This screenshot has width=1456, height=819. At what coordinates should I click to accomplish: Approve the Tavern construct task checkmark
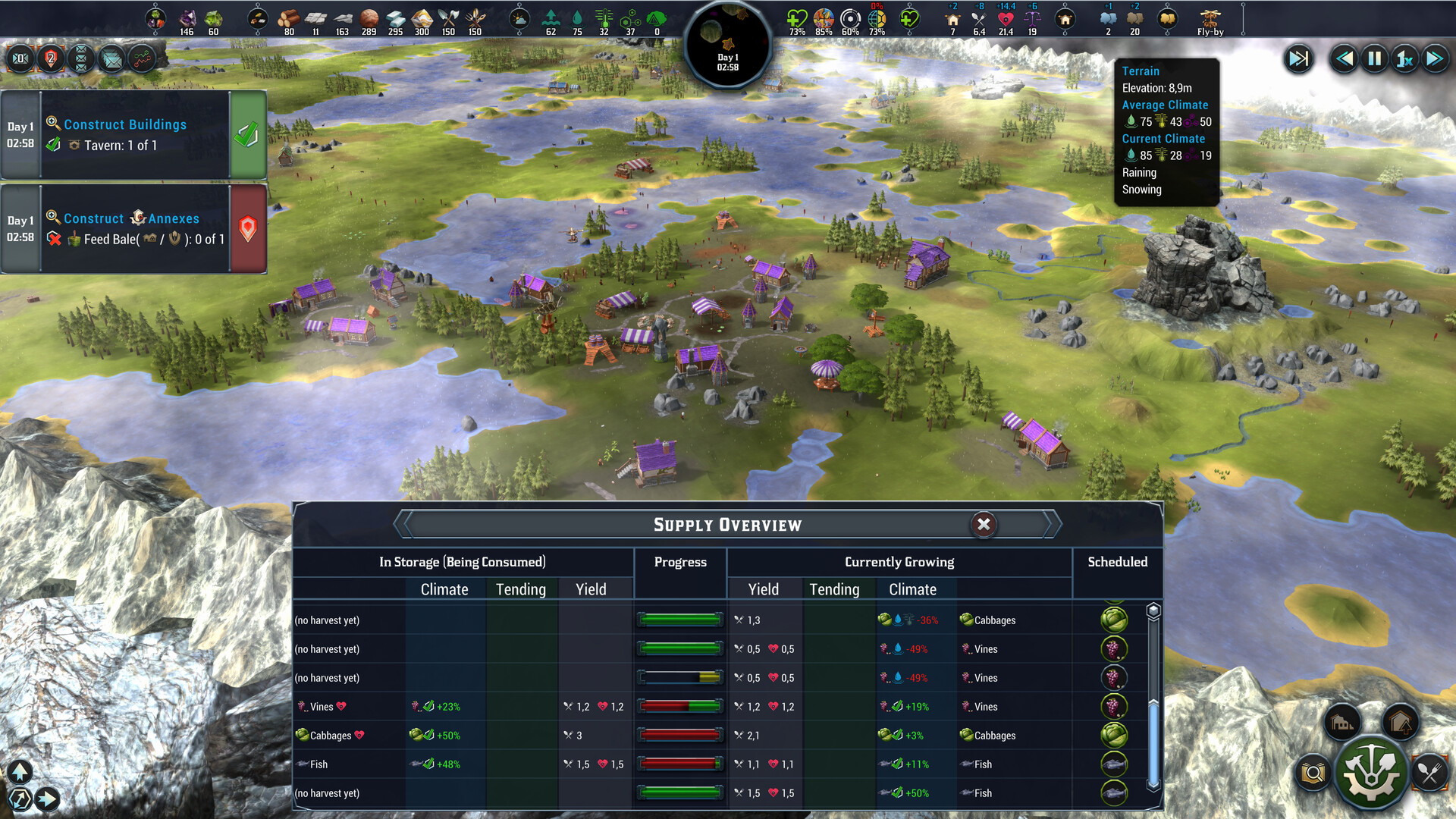pos(247,136)
